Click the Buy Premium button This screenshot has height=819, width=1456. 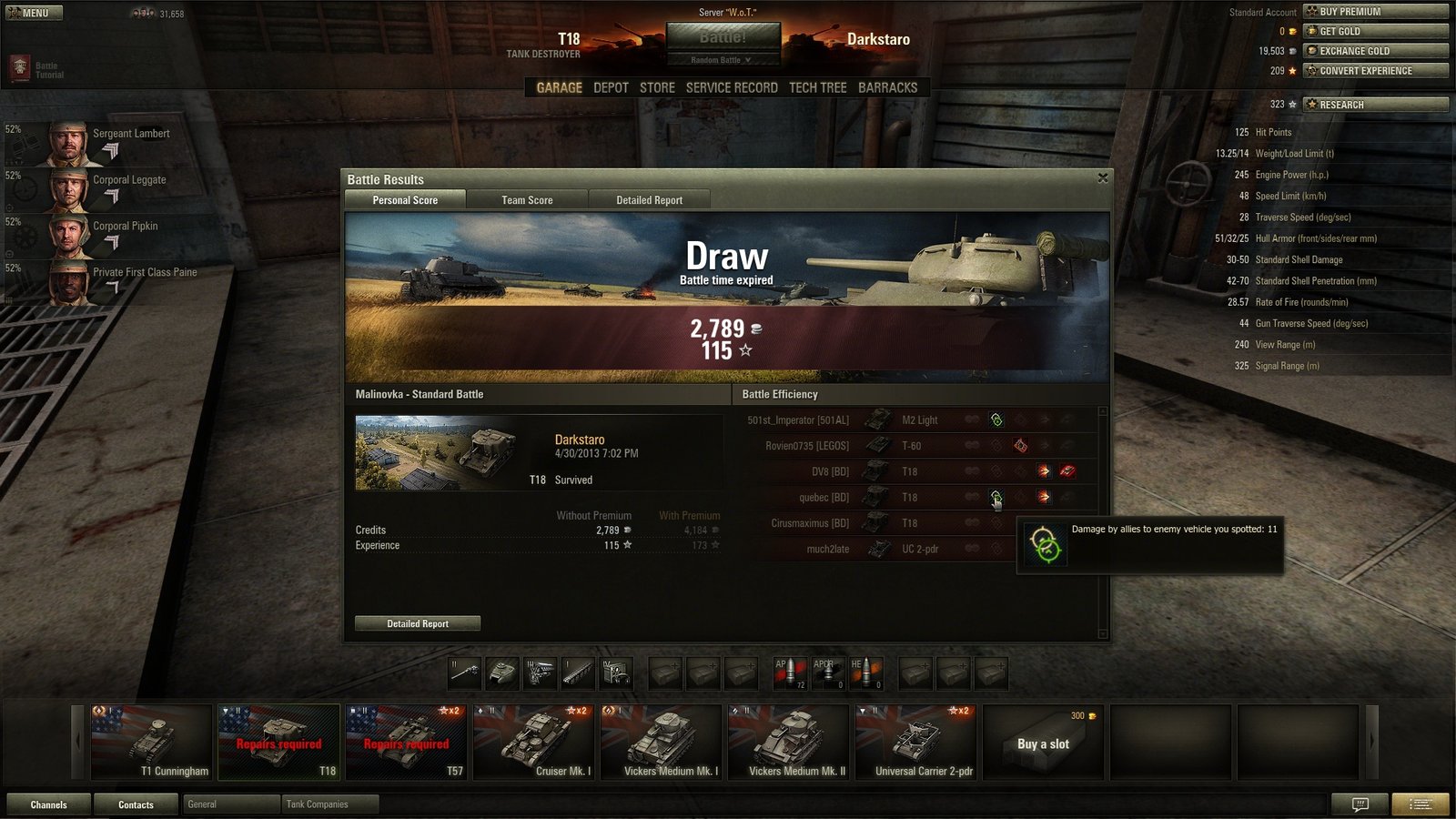point(1375,12)
